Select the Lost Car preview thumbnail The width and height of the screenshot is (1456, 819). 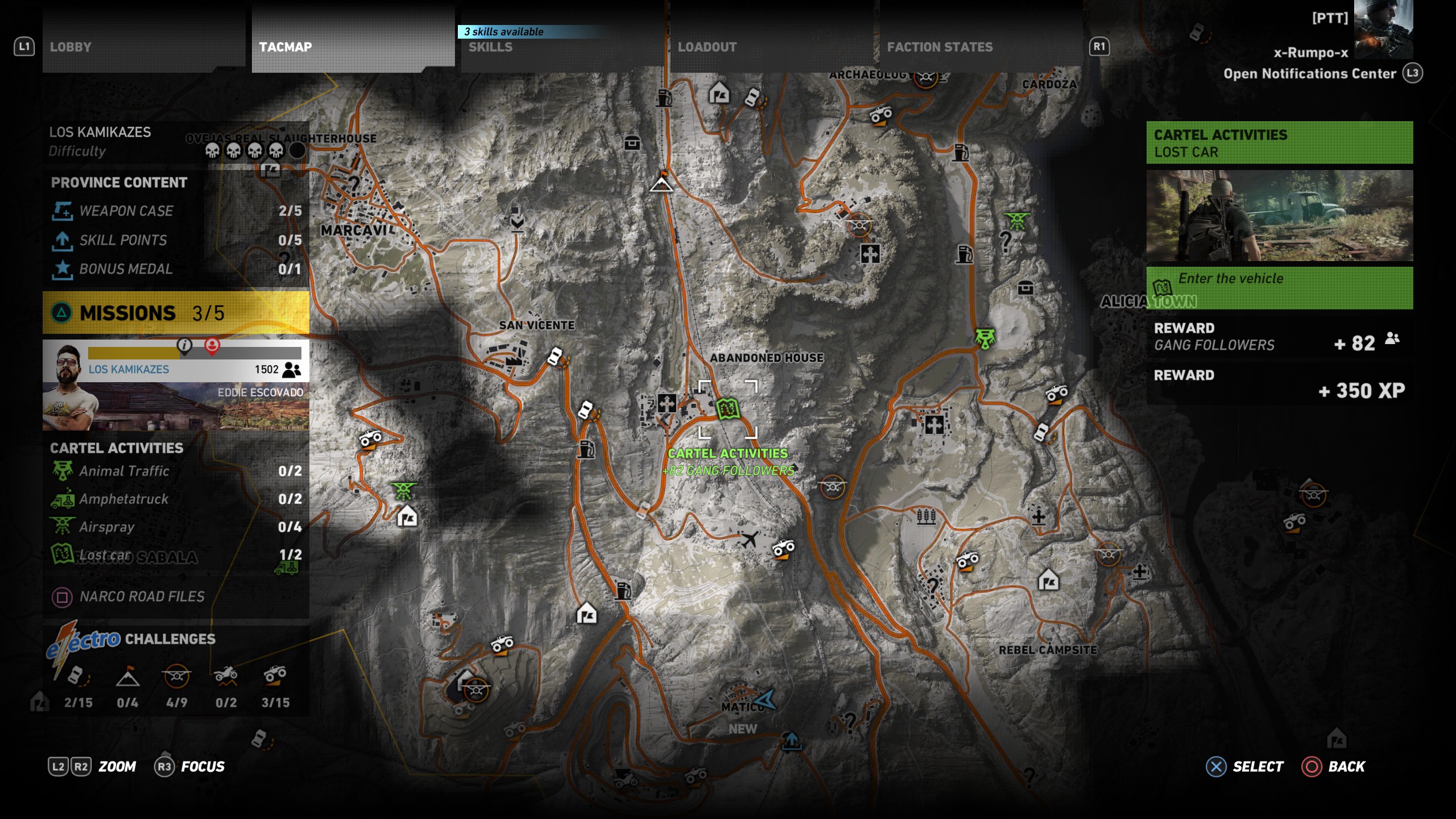(1279, 216)
